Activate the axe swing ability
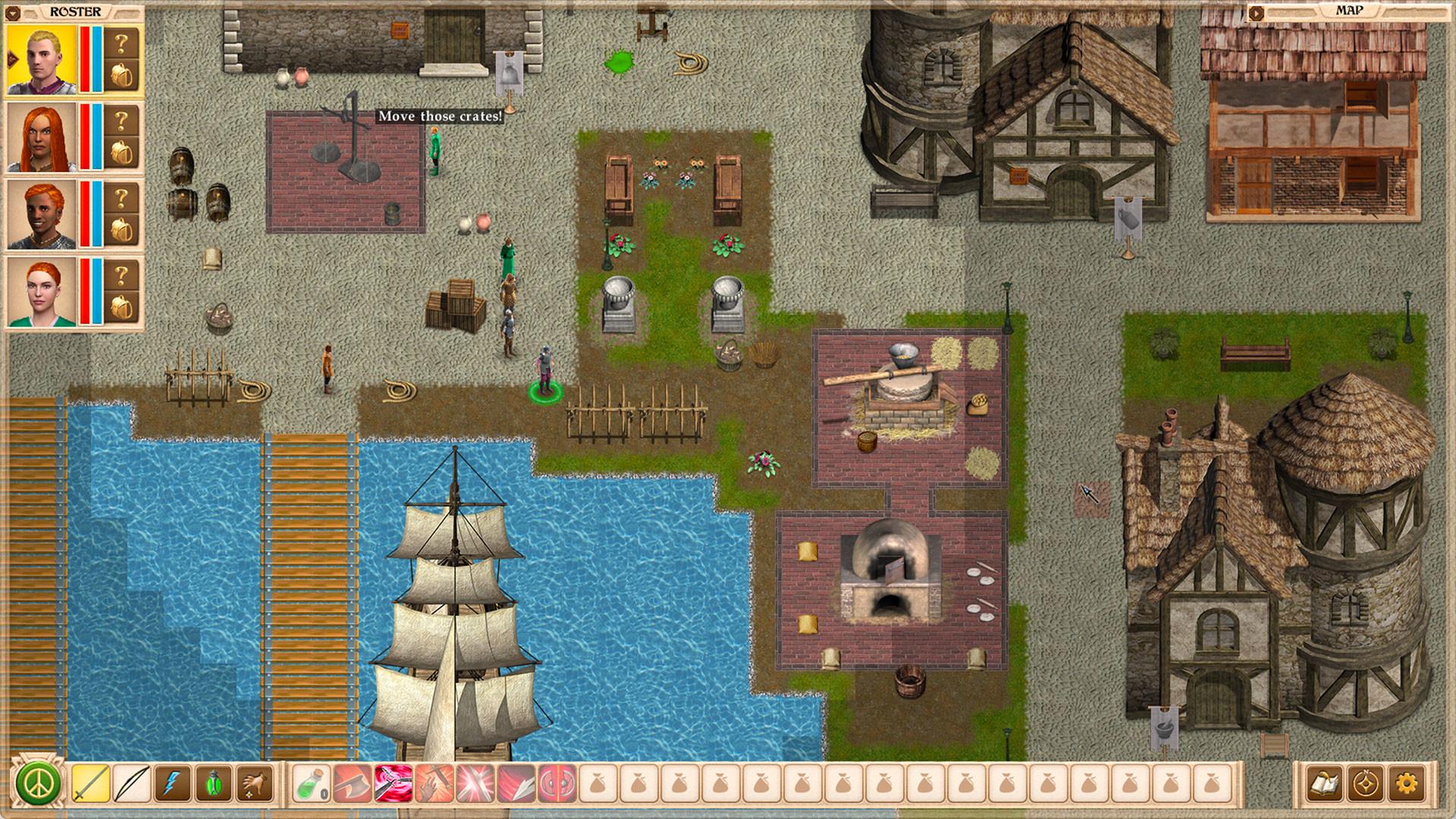This screenshot has height=819, width=1456. click(353, 783)
